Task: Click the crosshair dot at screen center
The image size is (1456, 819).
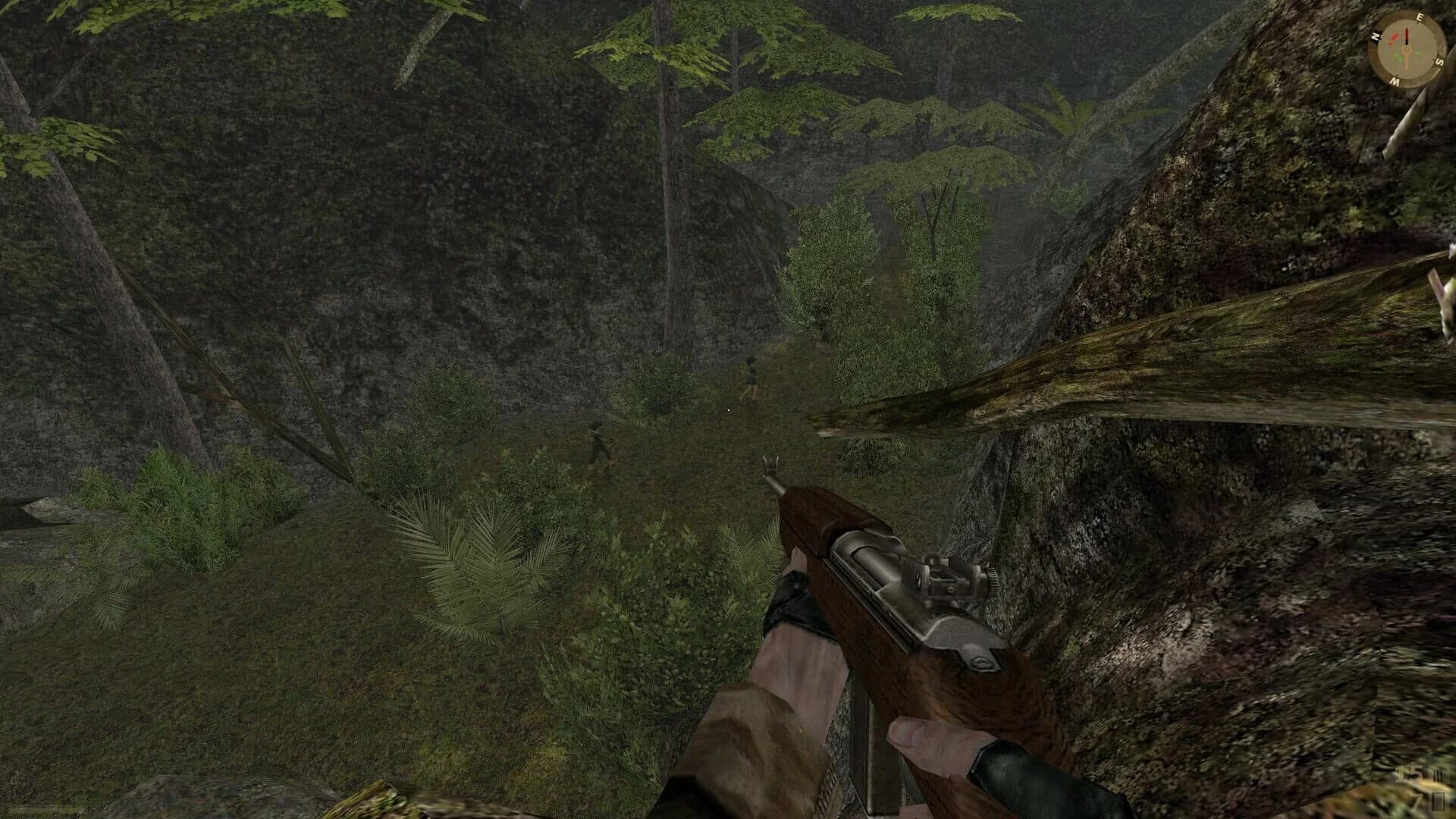Action: (x=728, y=409)
